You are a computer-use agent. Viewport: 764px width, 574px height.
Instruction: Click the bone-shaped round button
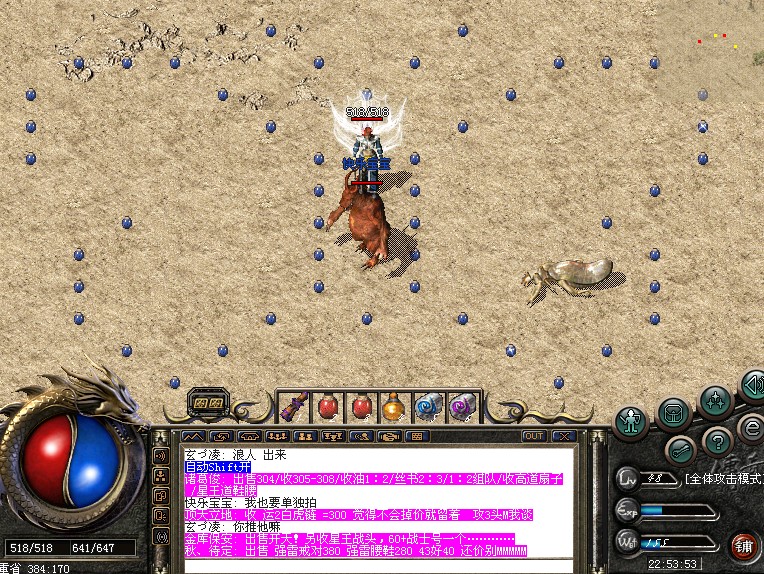(x=680, y=450)
